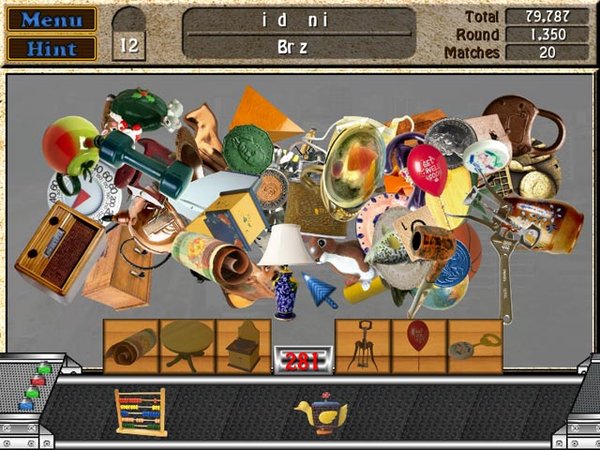Viewport: 600px width, 450px height.
Task: Choose the red balloon shelf slot
Action: click(x=418, y=340)
